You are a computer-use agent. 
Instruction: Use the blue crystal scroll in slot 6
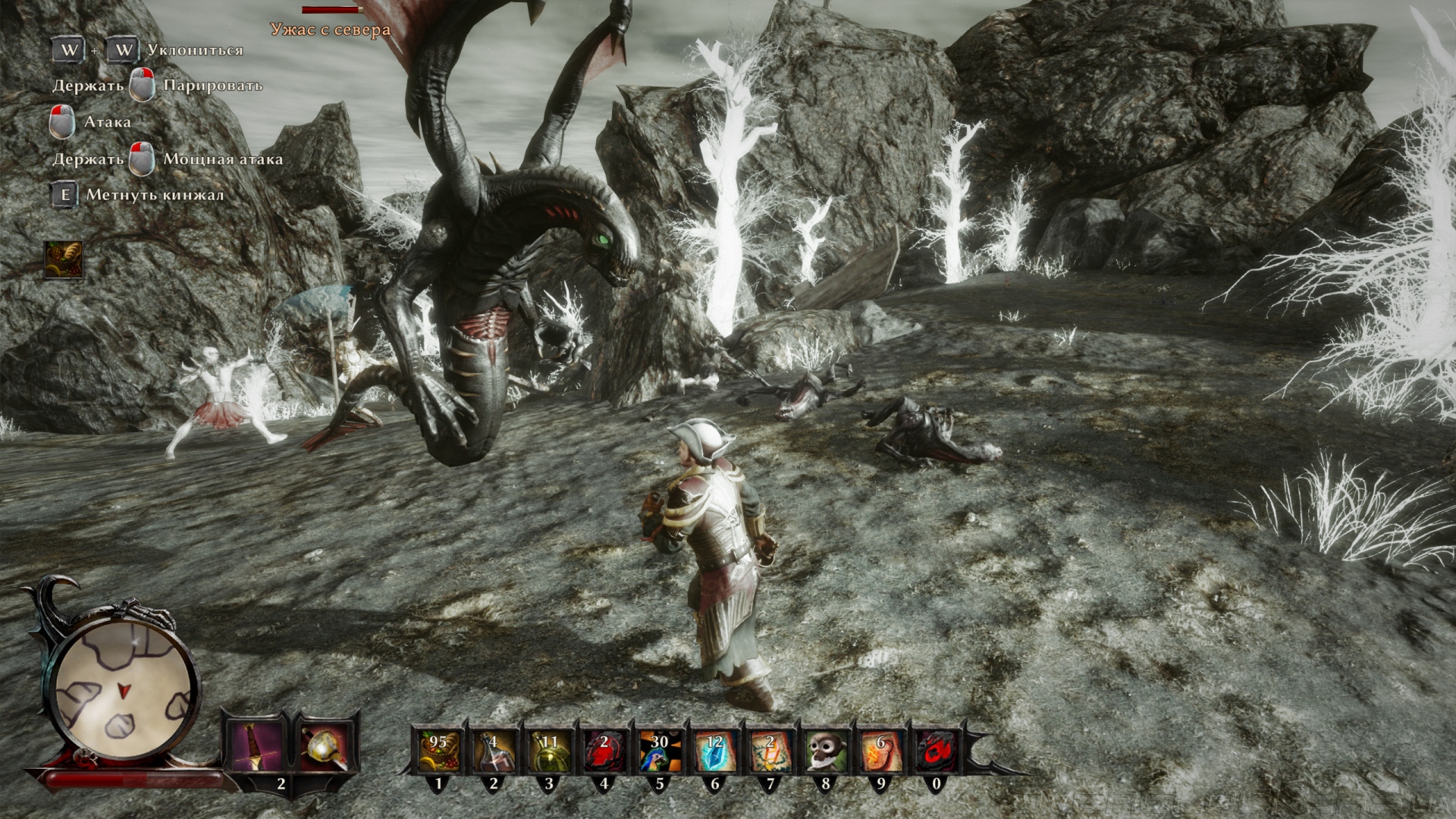tap(714, 751)
